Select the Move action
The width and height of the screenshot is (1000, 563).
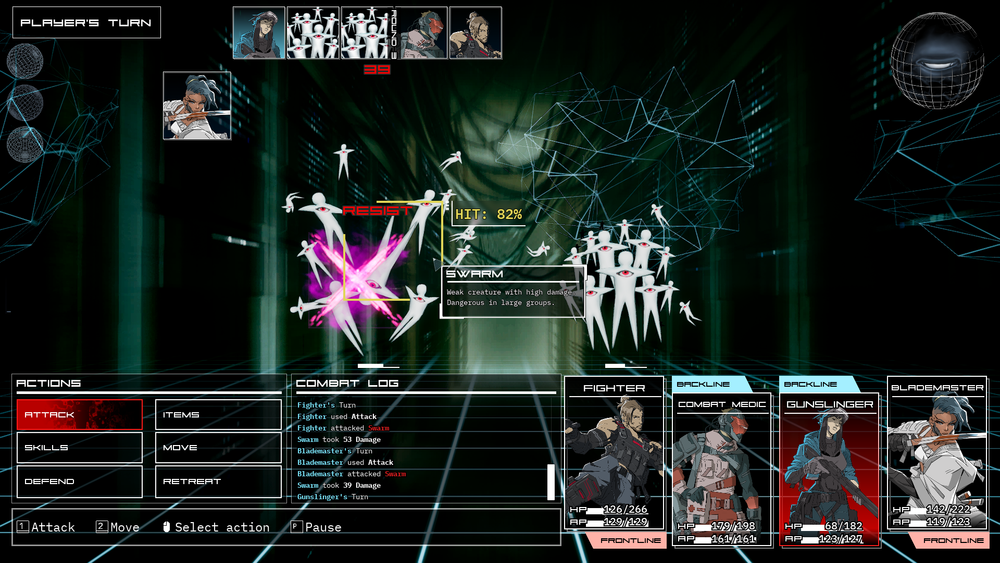click(x=218, y=448)
